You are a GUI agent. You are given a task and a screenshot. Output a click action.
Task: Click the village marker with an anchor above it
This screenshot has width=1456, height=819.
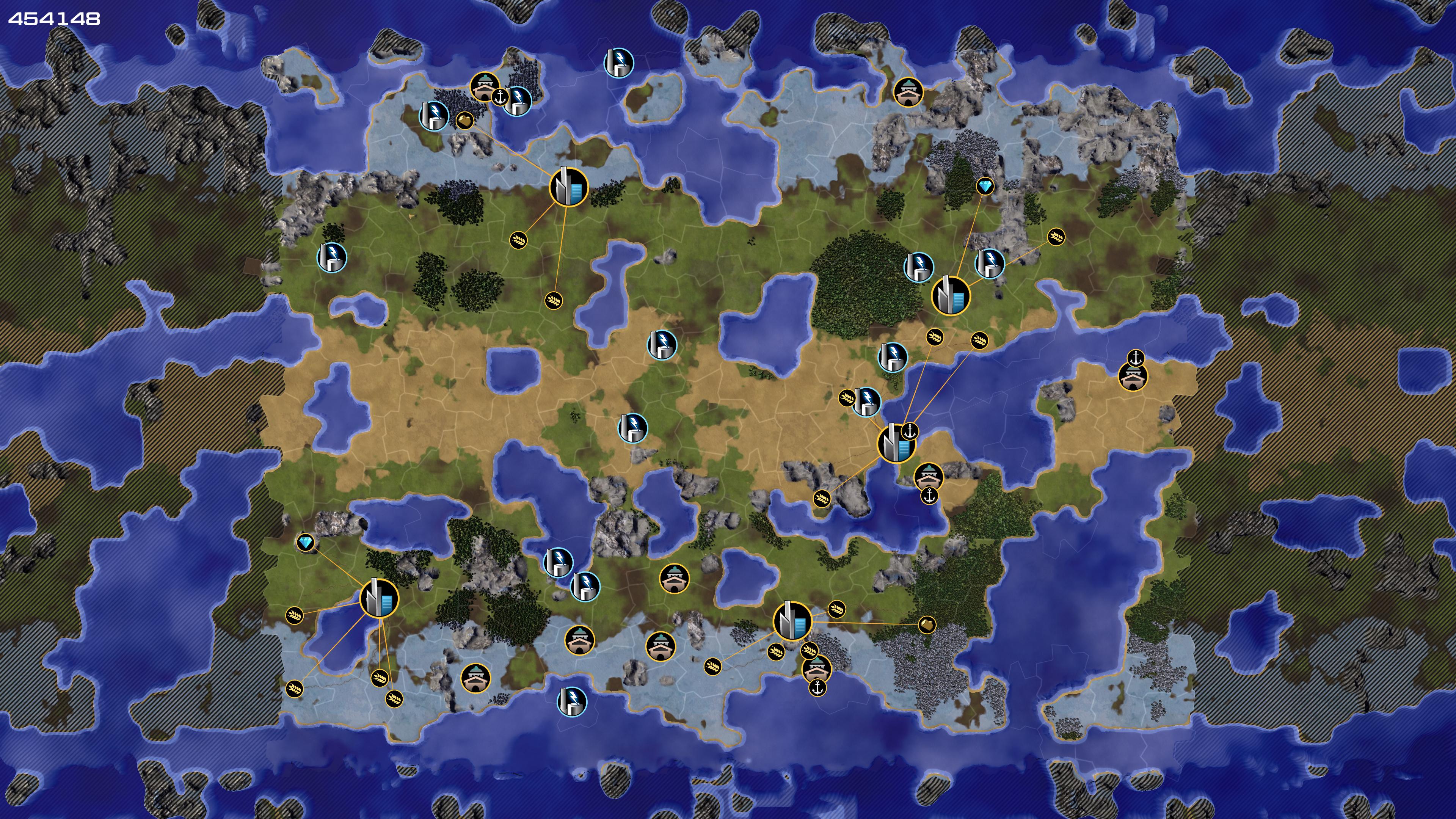point(1133,377)
